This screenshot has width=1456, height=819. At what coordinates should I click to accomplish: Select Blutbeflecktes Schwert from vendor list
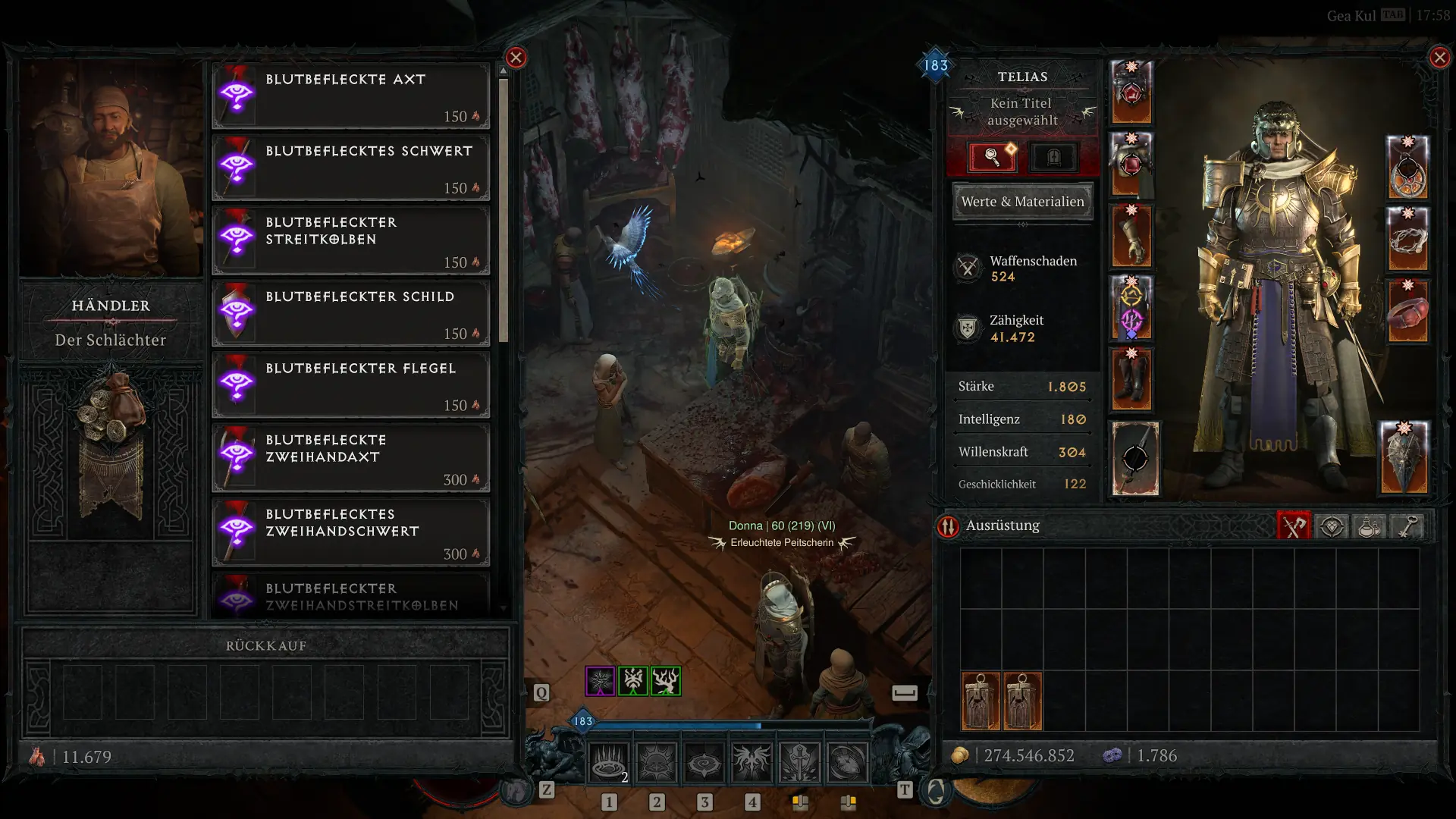(350, 168)
